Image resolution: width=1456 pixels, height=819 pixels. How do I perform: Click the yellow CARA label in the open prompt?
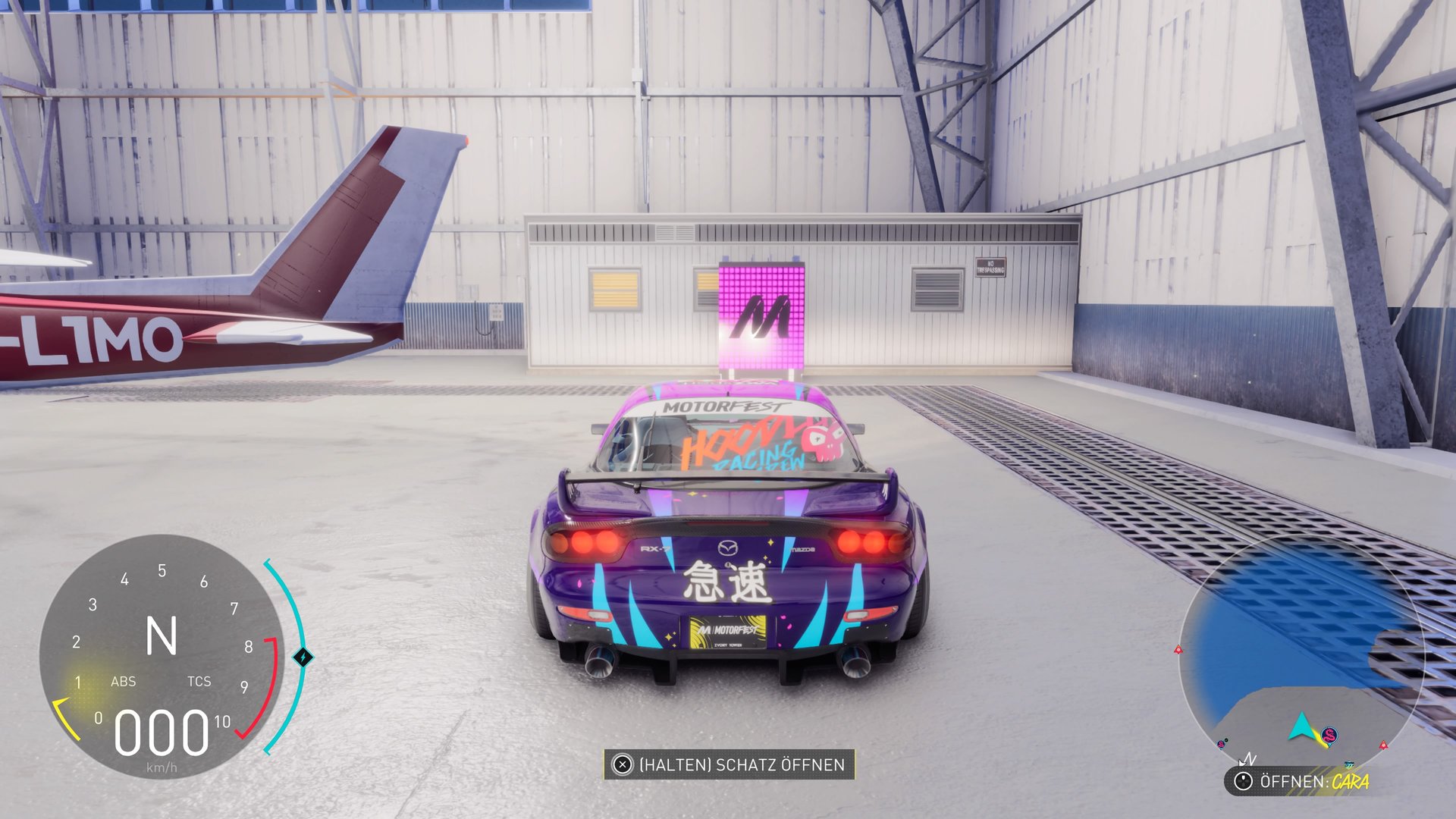1350,783
